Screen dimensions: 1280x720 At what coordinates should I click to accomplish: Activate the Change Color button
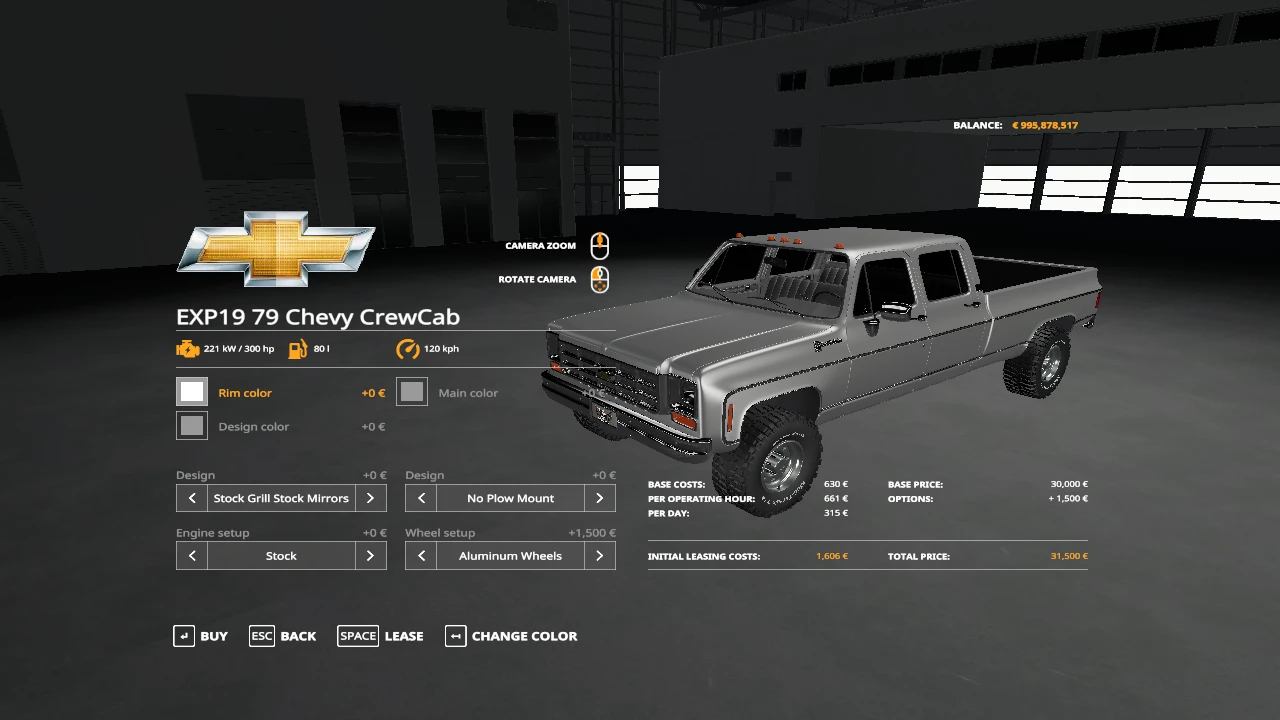(511, 636)
